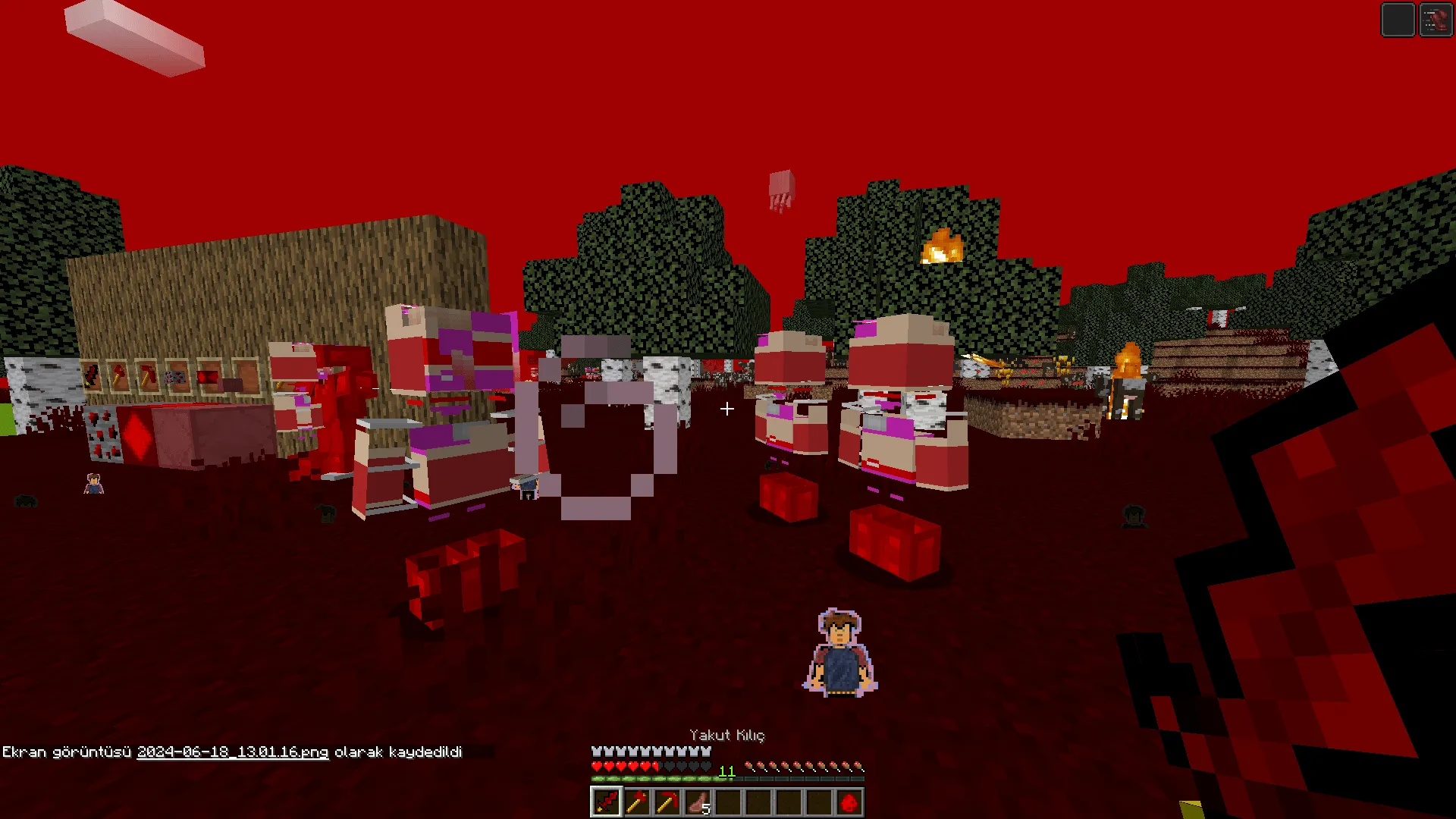Viewport: 1456px width, 819px height.
Task: Open the red mod icon in the top-right corner
Action: click(1438, 19)
